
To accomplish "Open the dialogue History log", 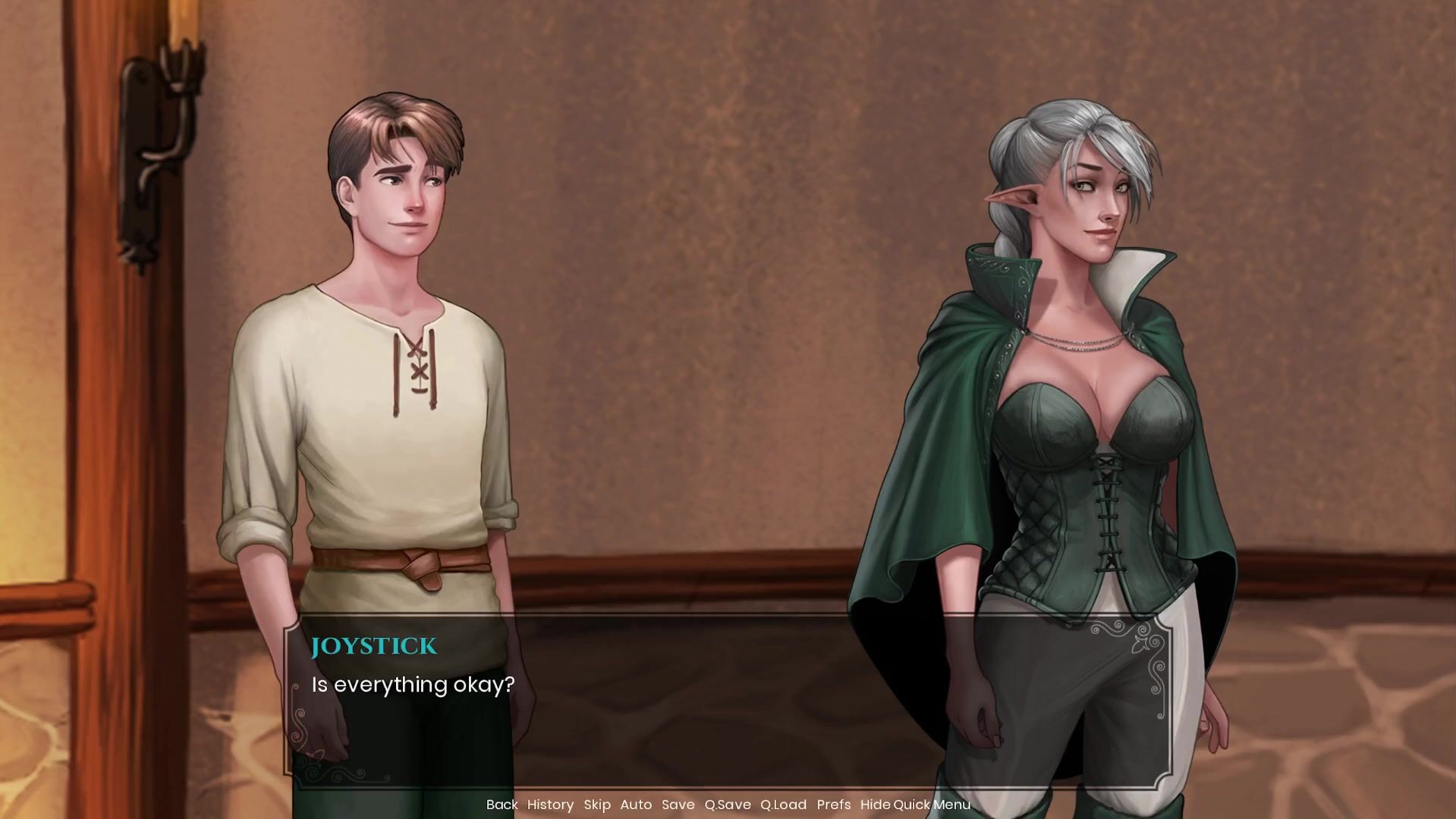I will coord(550,805).
